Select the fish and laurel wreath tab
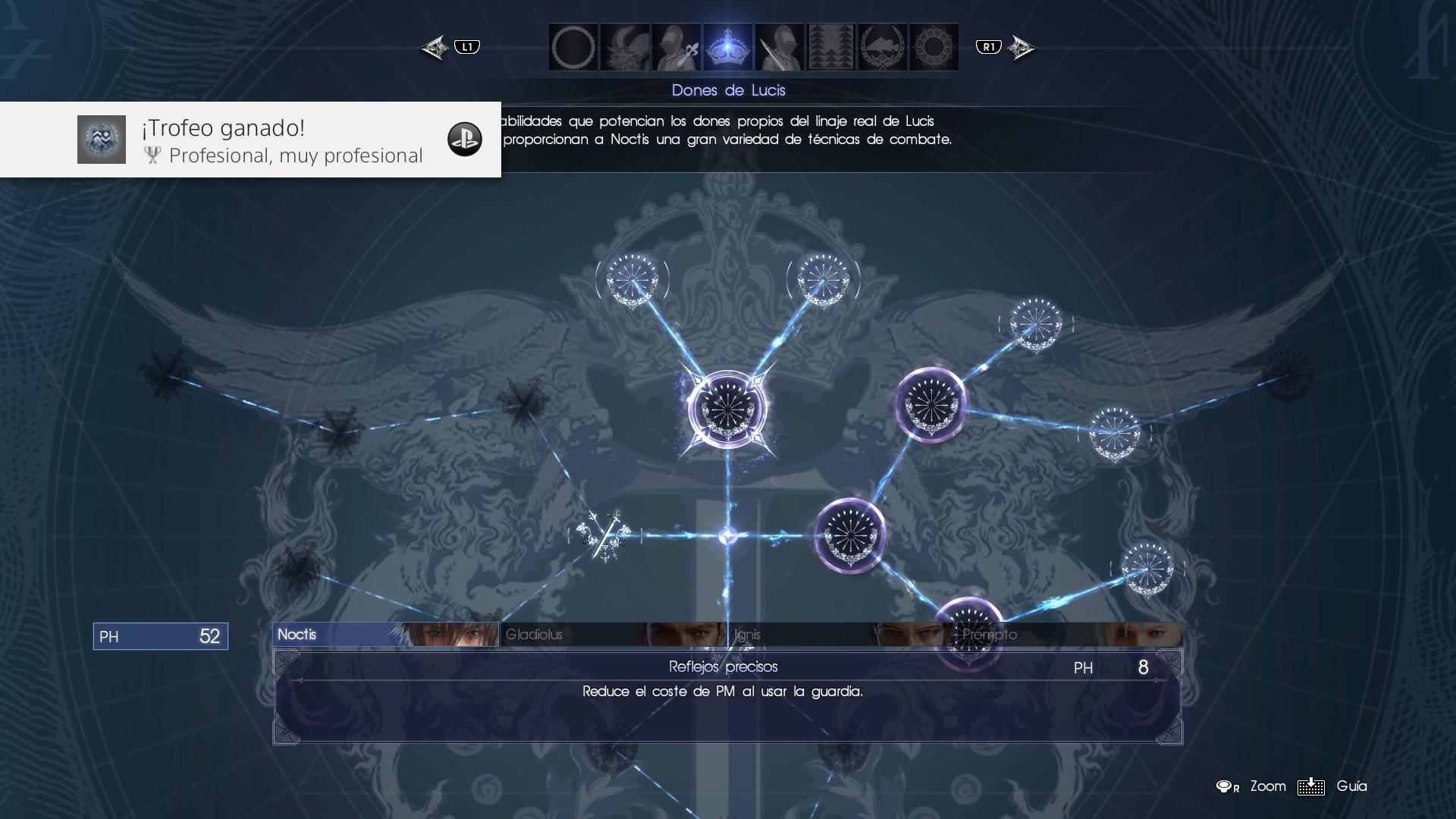This screenshot has width=1456, height=819. (883, 47)
